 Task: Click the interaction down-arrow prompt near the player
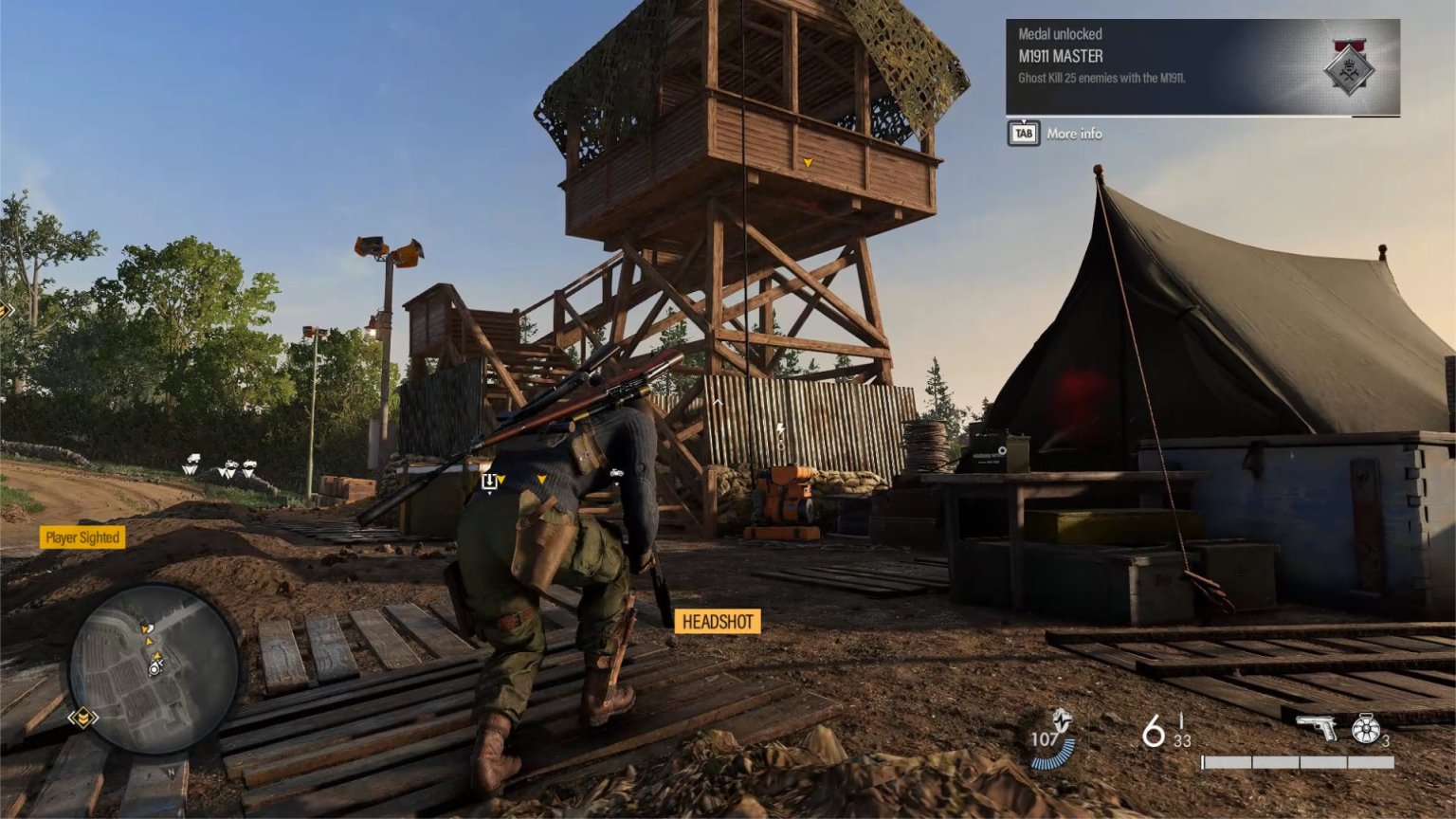(488, 482)
